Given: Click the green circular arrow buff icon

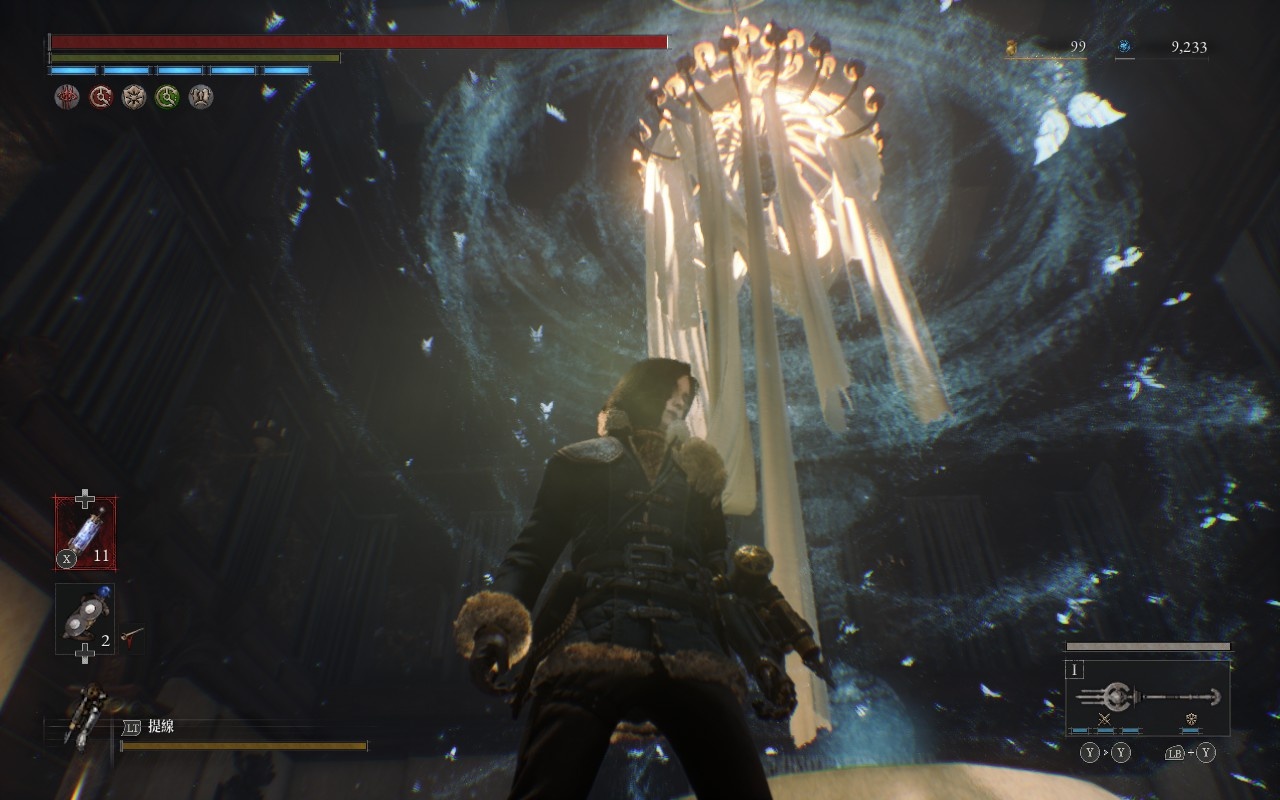Looking at the screenshot, I should coord(167,97).
